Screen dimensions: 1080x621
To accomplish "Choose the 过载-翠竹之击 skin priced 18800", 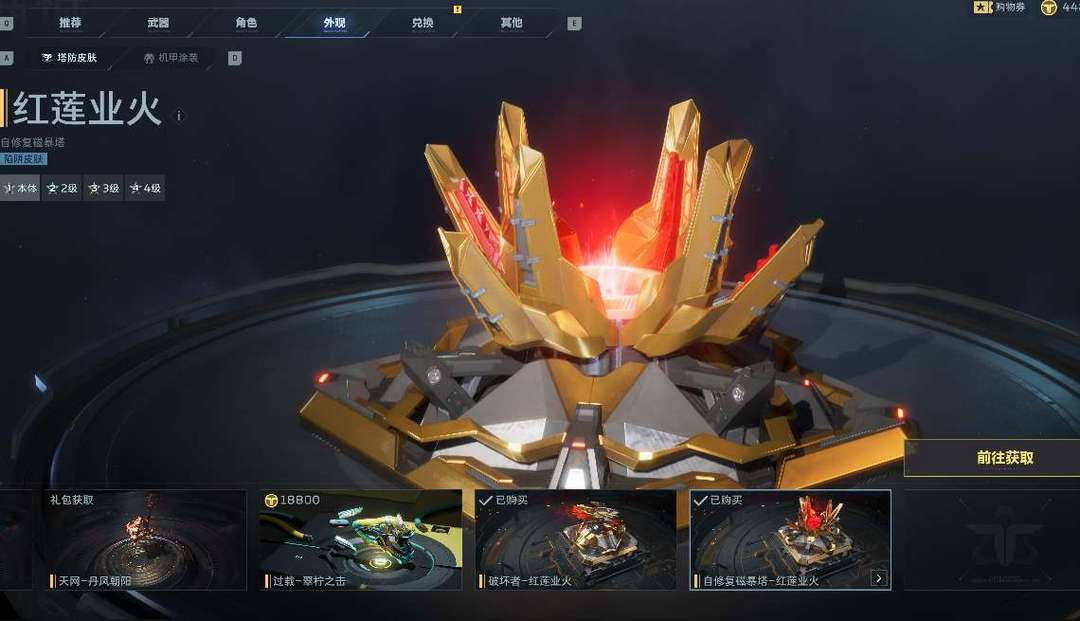I will (x=361, y=540).
